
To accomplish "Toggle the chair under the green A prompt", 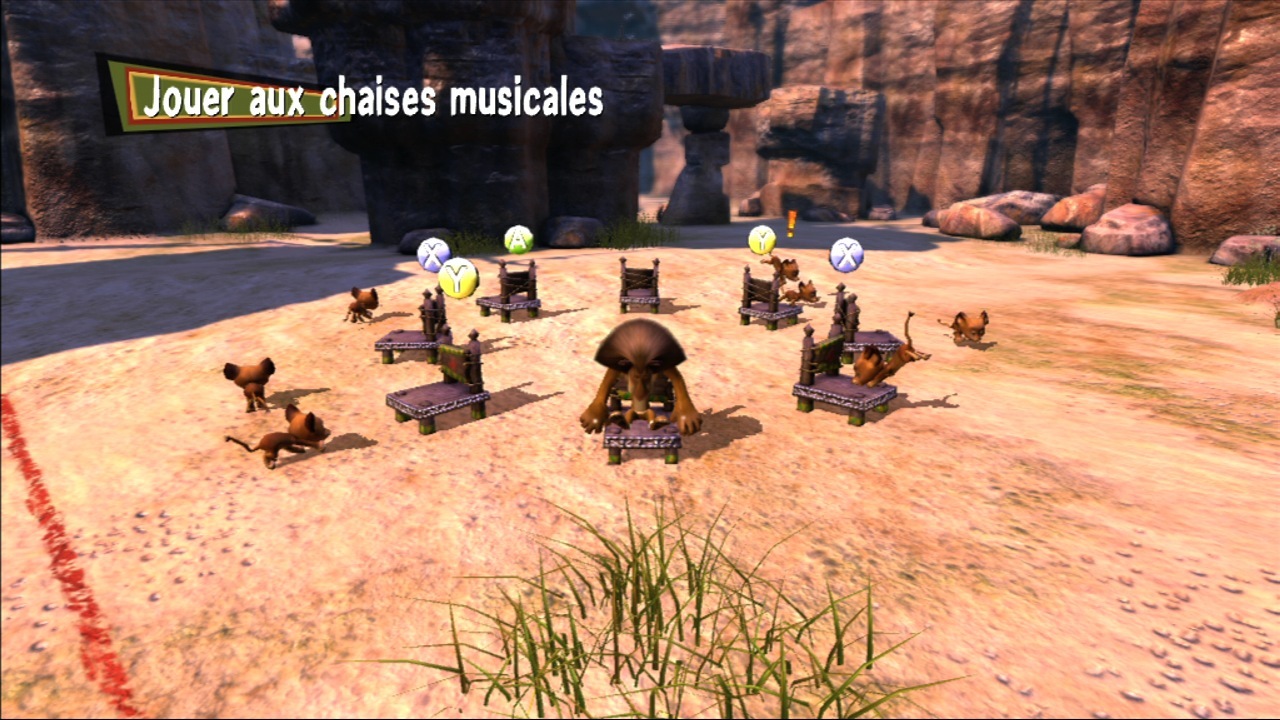I will (x=515, y=290).
